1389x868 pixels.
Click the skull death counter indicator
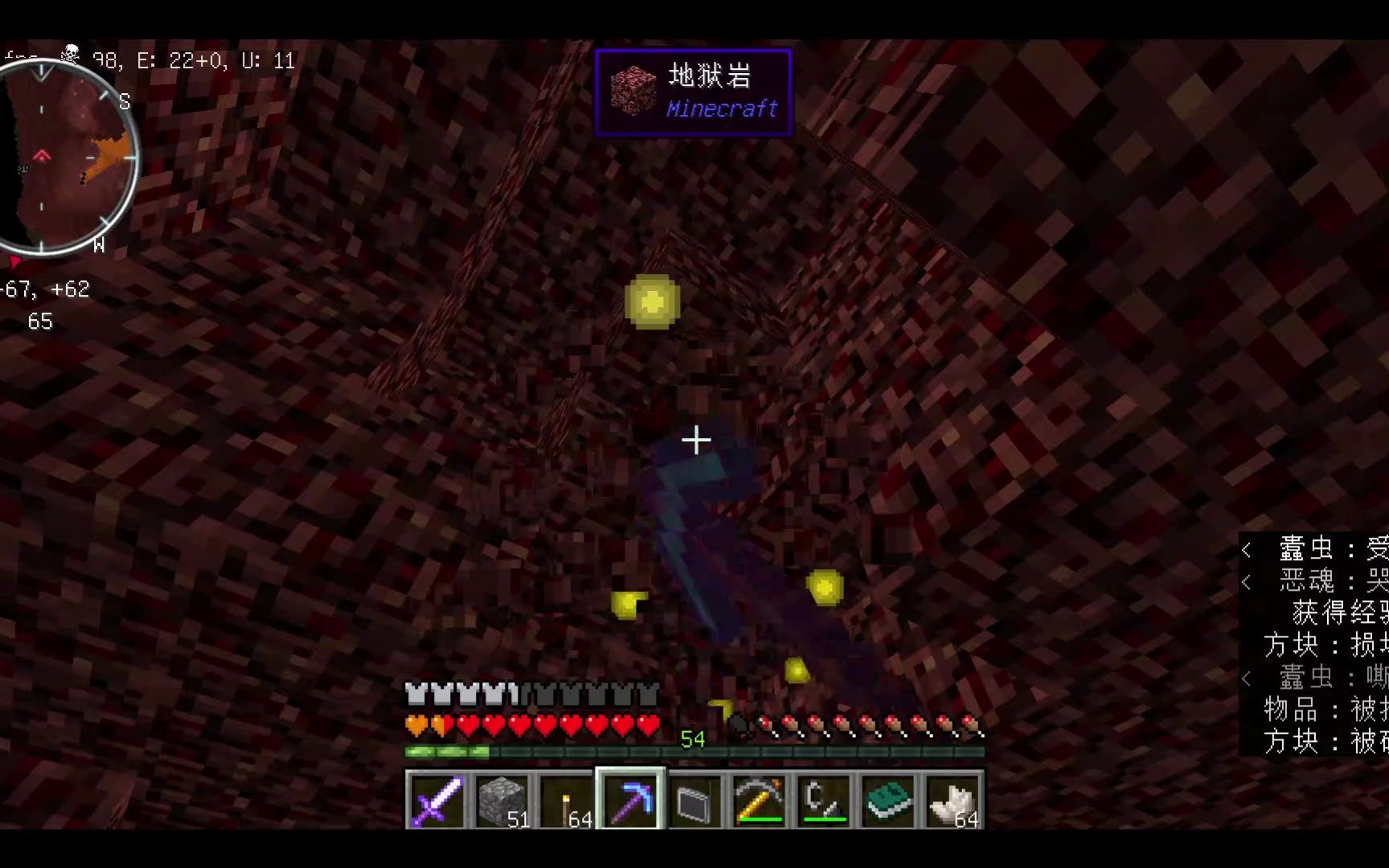71,55
